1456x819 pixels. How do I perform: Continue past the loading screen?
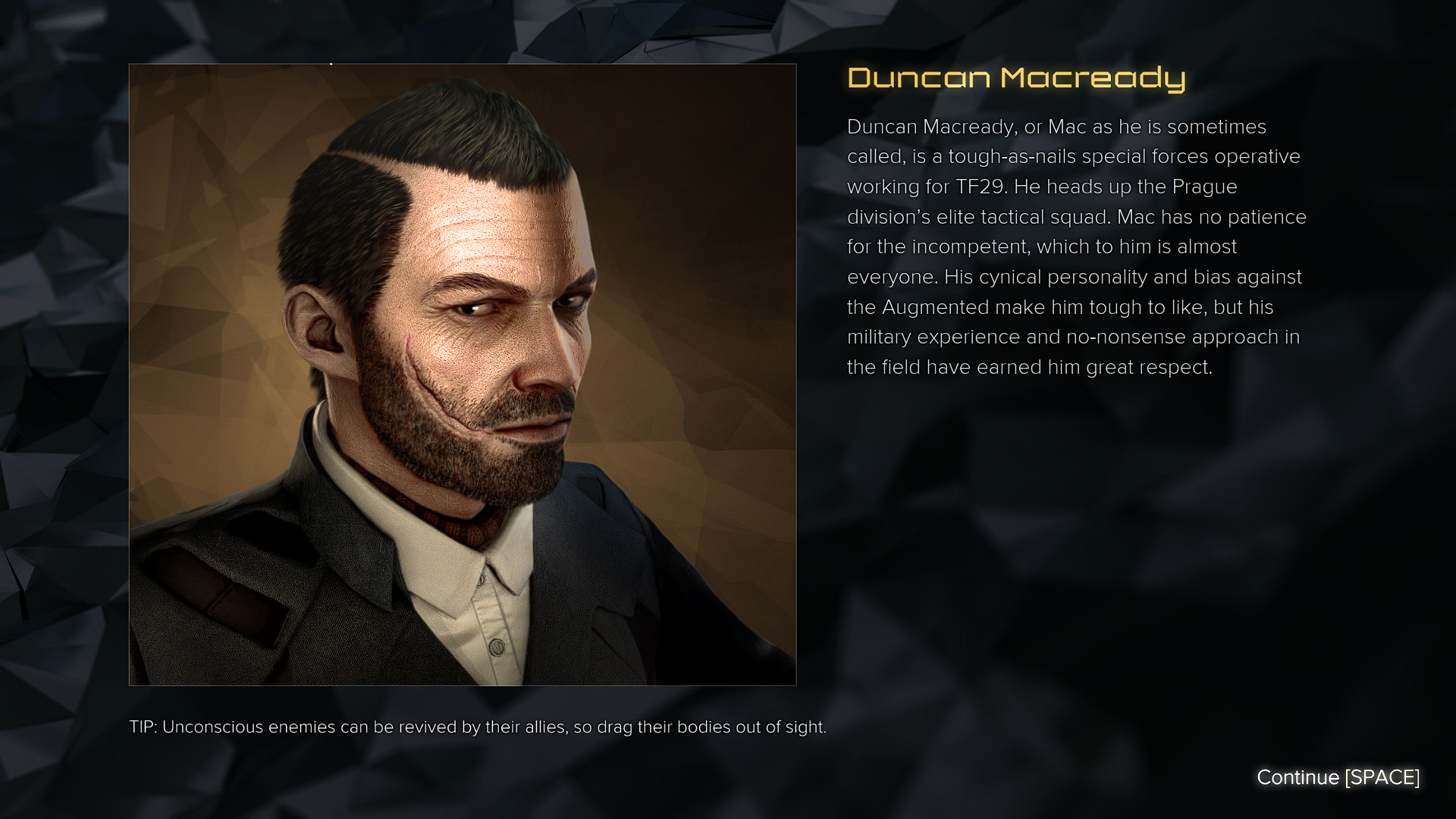tap(1338, 777)
